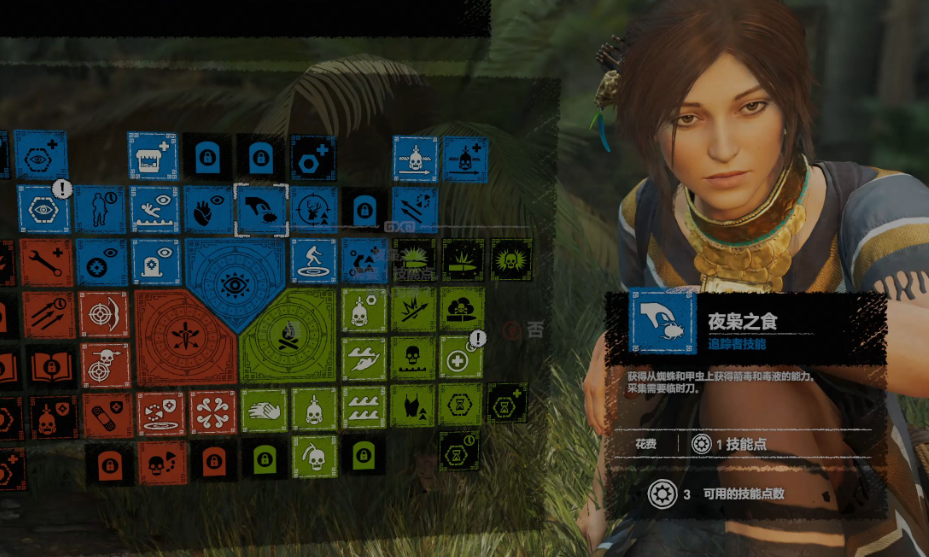Select the blue hexagon nut skill
The image size is (929, 557).
[x=313, y=157]
